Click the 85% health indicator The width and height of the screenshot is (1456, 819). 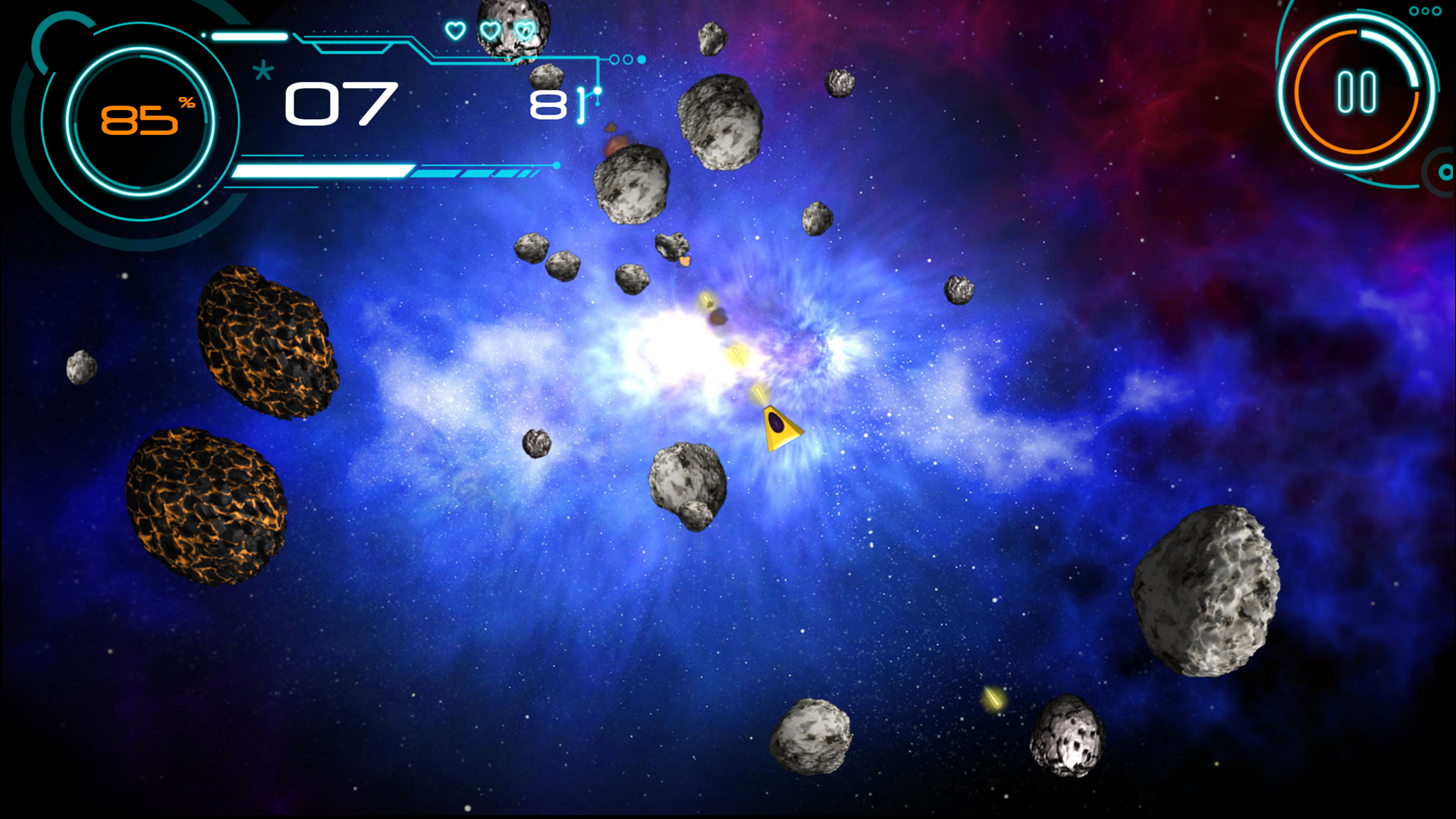coord(140,120)
